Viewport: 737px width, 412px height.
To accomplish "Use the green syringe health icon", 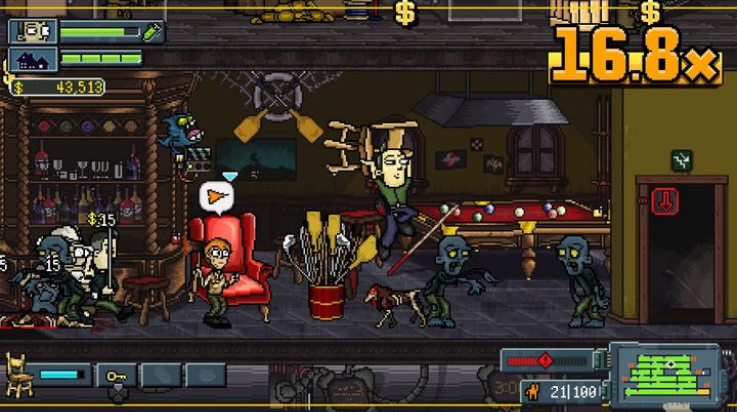I will click(152, 32).
